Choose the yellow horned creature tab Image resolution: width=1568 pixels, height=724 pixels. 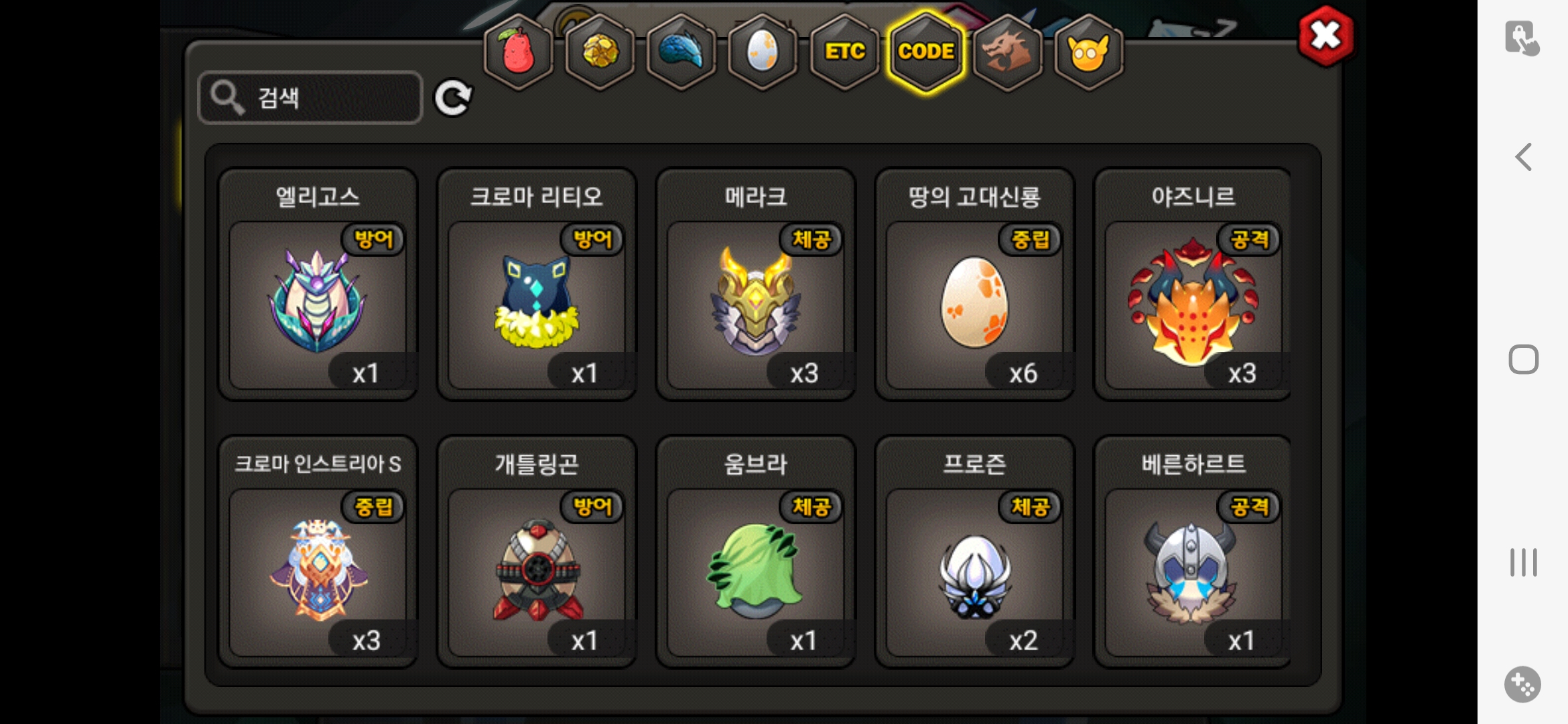click(x=1088, y=52)
